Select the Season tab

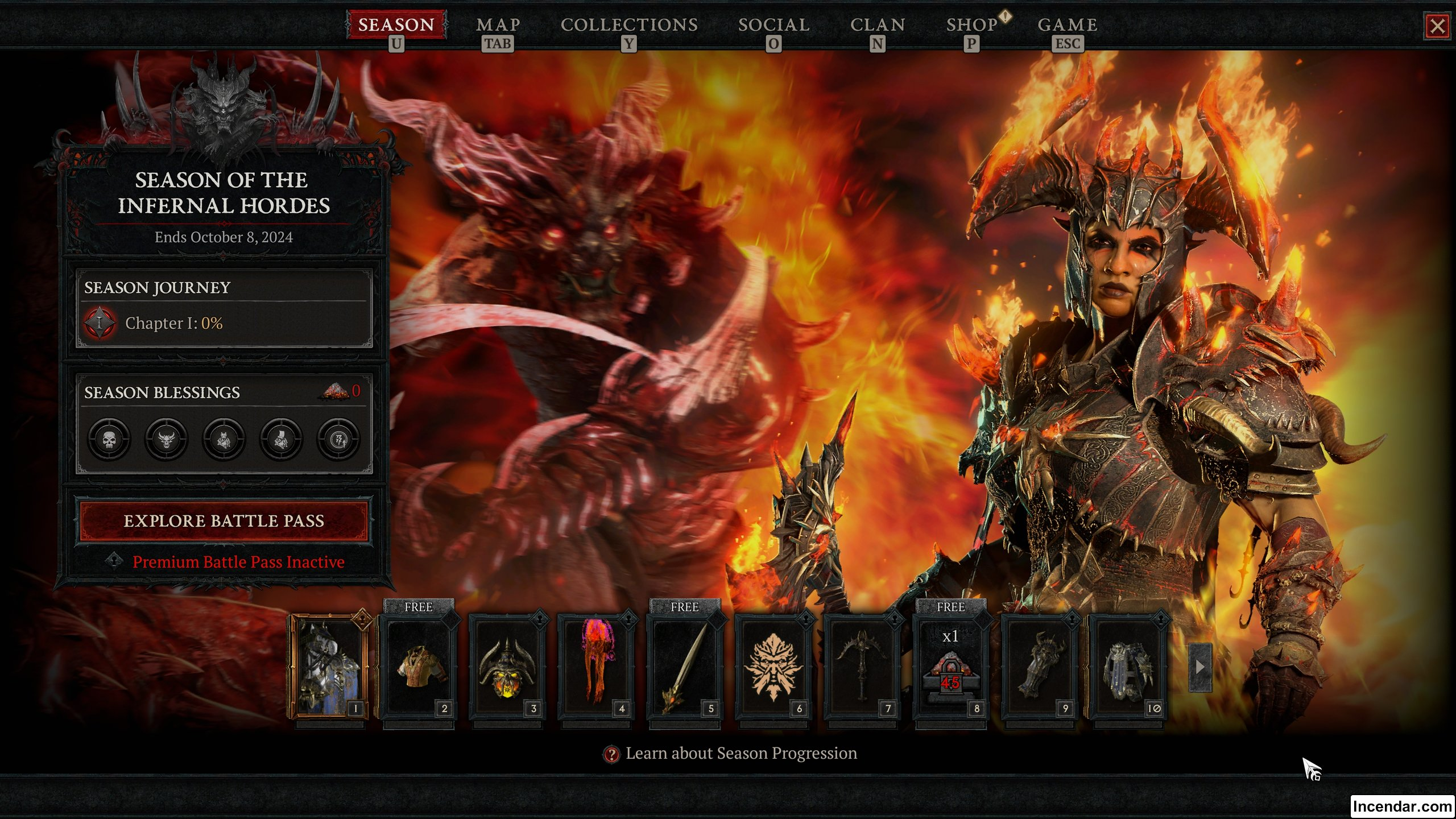(x=396, y=25)
